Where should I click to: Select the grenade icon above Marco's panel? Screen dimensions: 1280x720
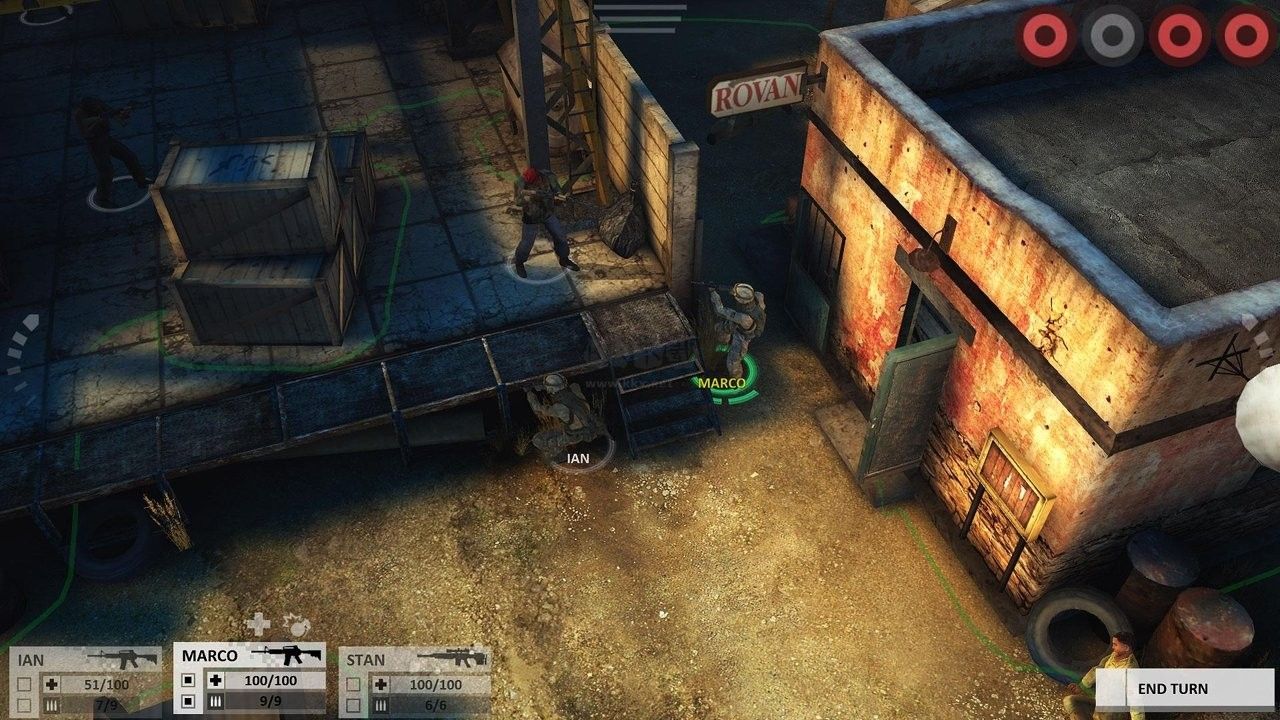point(298,626)
